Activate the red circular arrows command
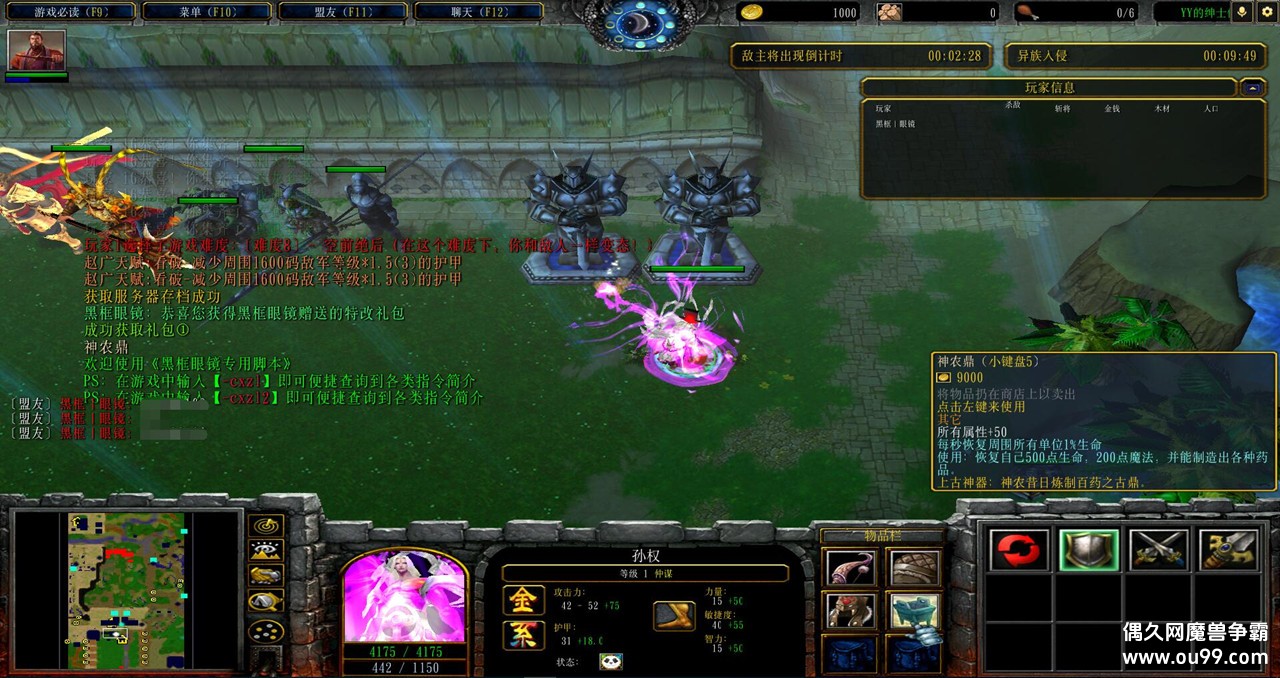The height and width of the screenshot is (678, 1280). coord(1019,550)
